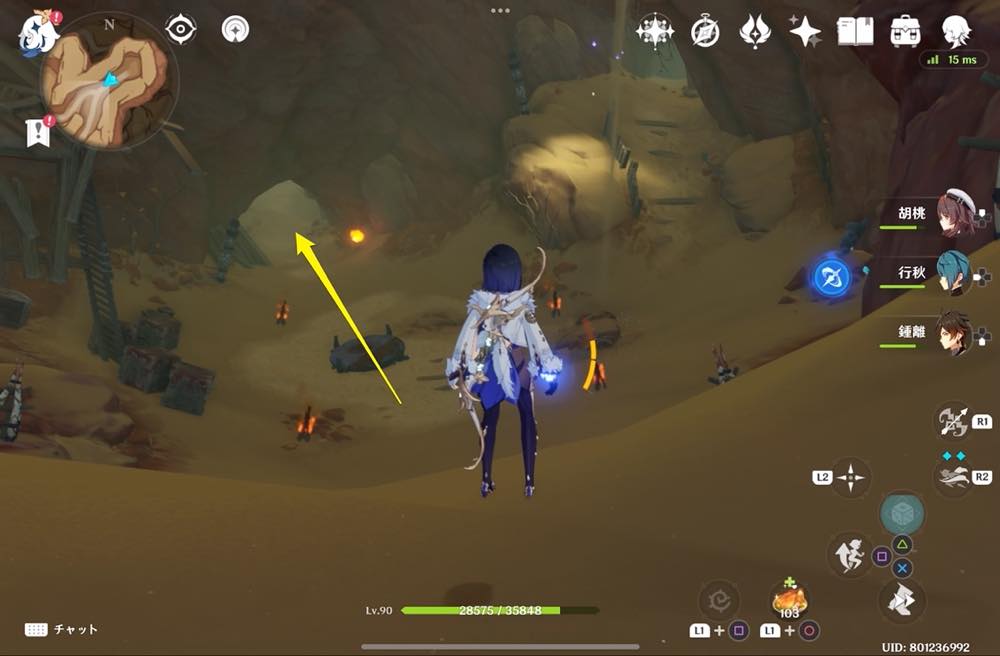
Task: Switch to party member 行秋
Action: (x=956, y=273)
